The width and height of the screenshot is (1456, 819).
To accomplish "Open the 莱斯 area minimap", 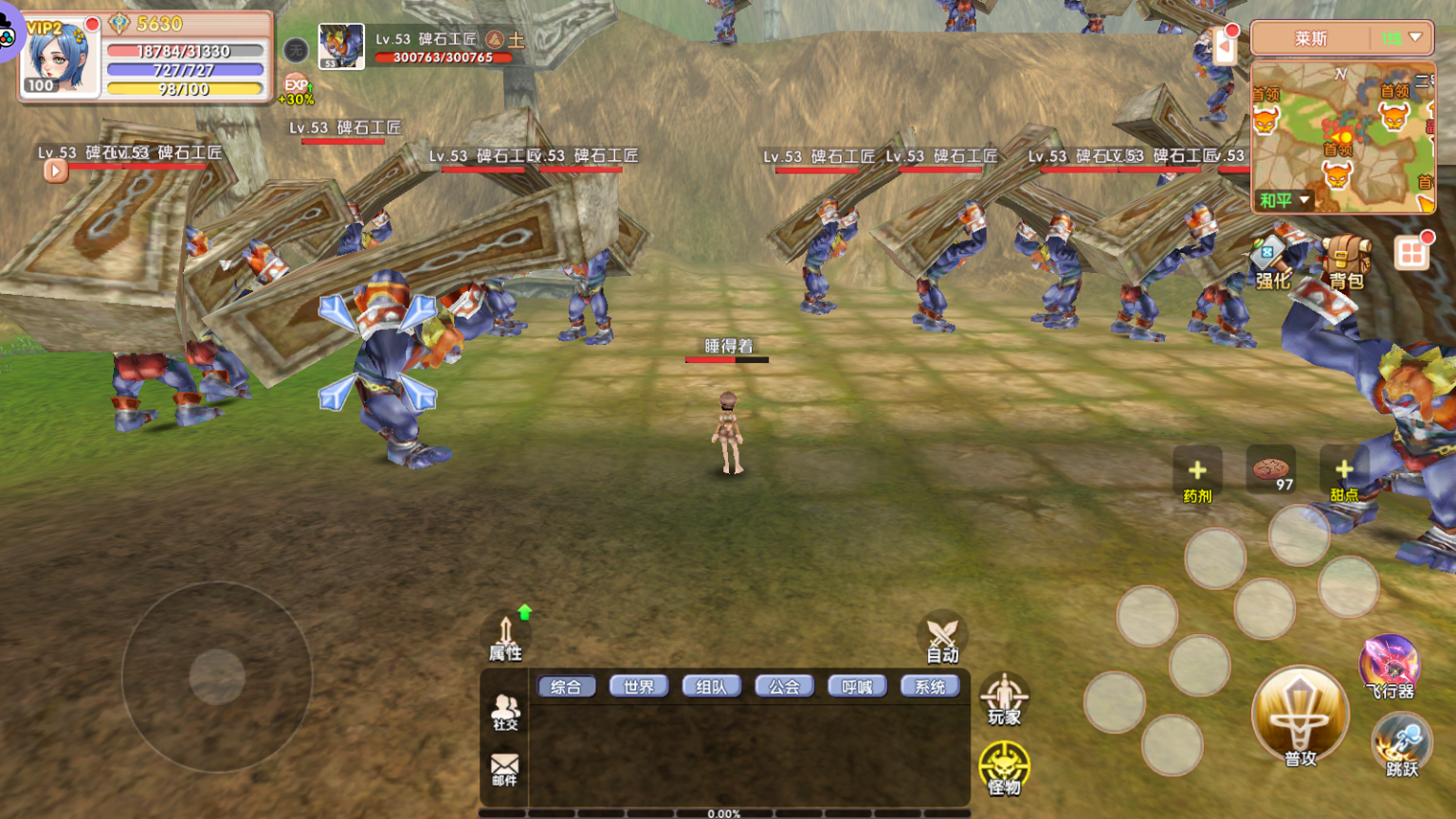I will 1342,136.
